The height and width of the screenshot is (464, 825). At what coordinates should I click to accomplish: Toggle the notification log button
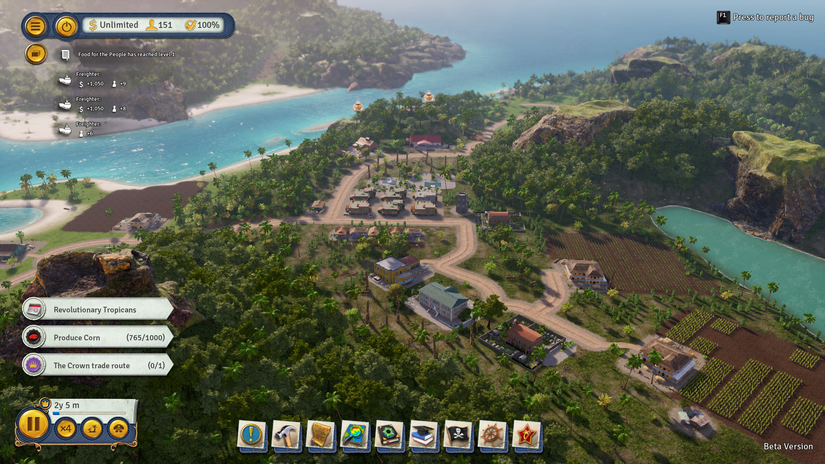pos(36,54)
